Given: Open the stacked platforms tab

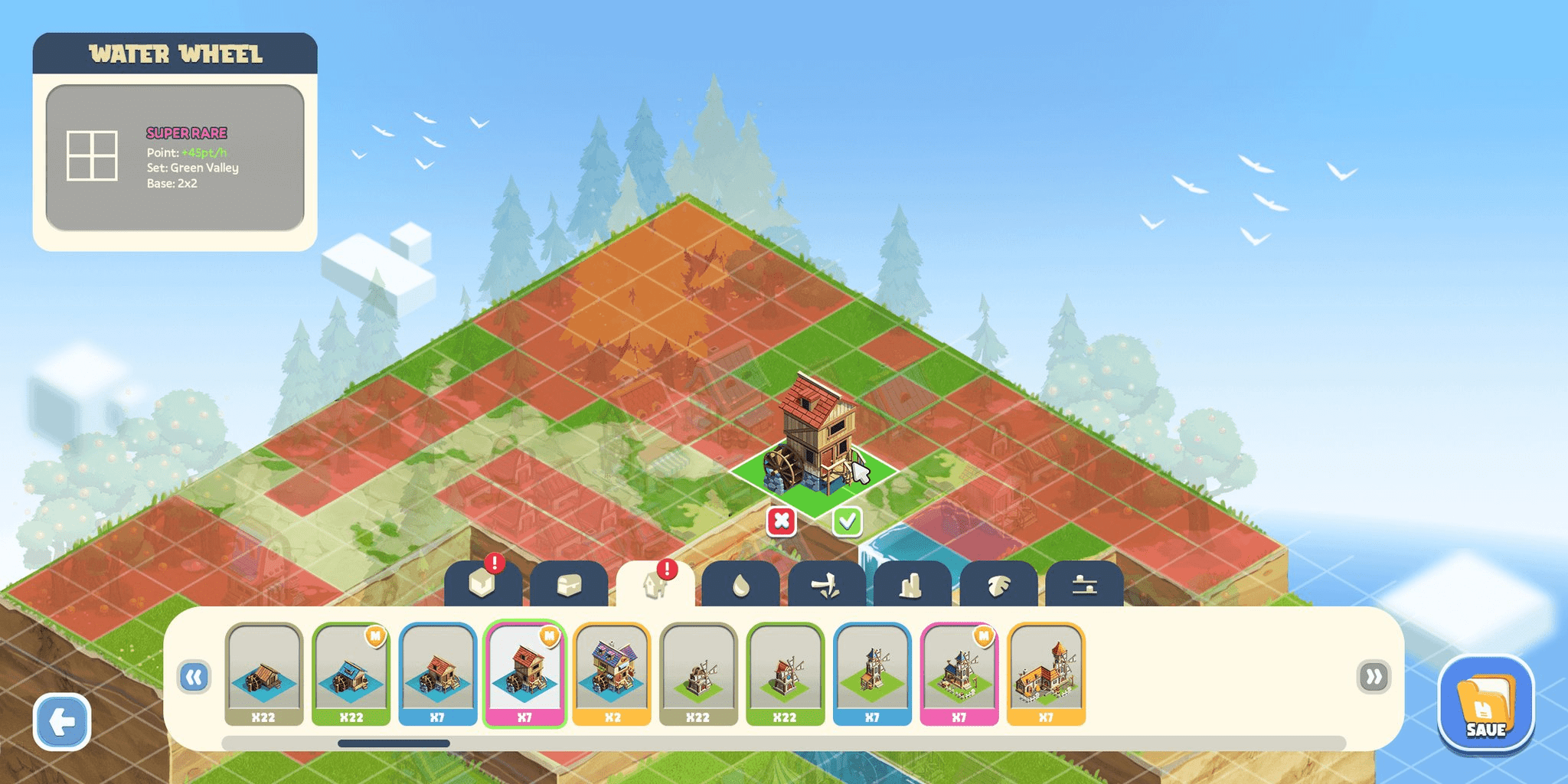Looking at the screenshot, I should pos(1083,585).
